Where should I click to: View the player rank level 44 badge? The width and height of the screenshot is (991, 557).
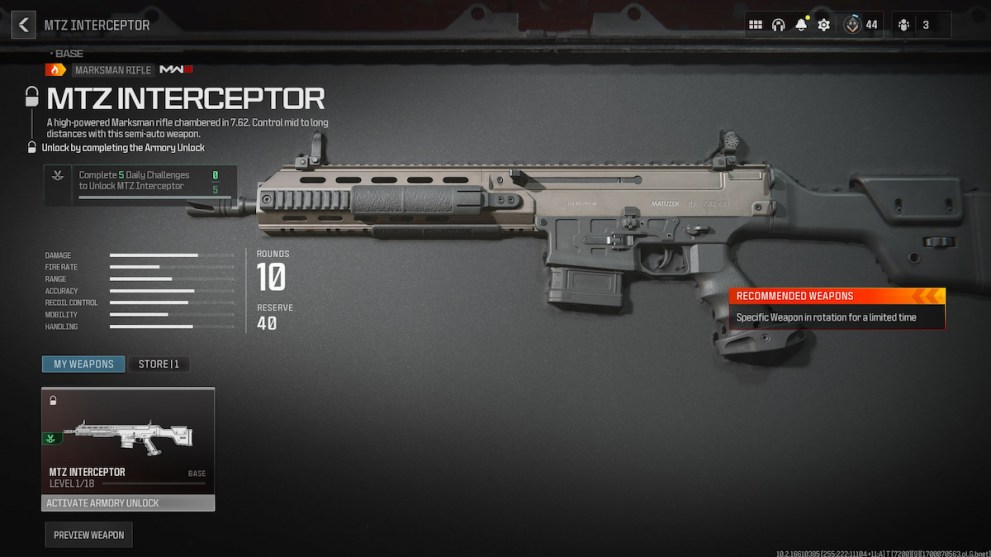[861, 25]
